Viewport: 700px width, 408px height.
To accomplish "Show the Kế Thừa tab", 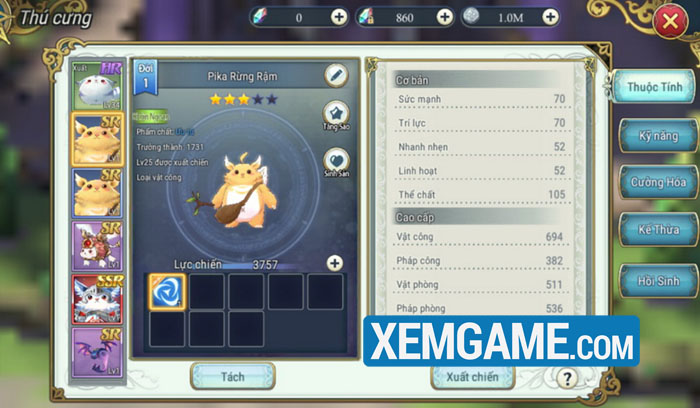I will 655,230.
